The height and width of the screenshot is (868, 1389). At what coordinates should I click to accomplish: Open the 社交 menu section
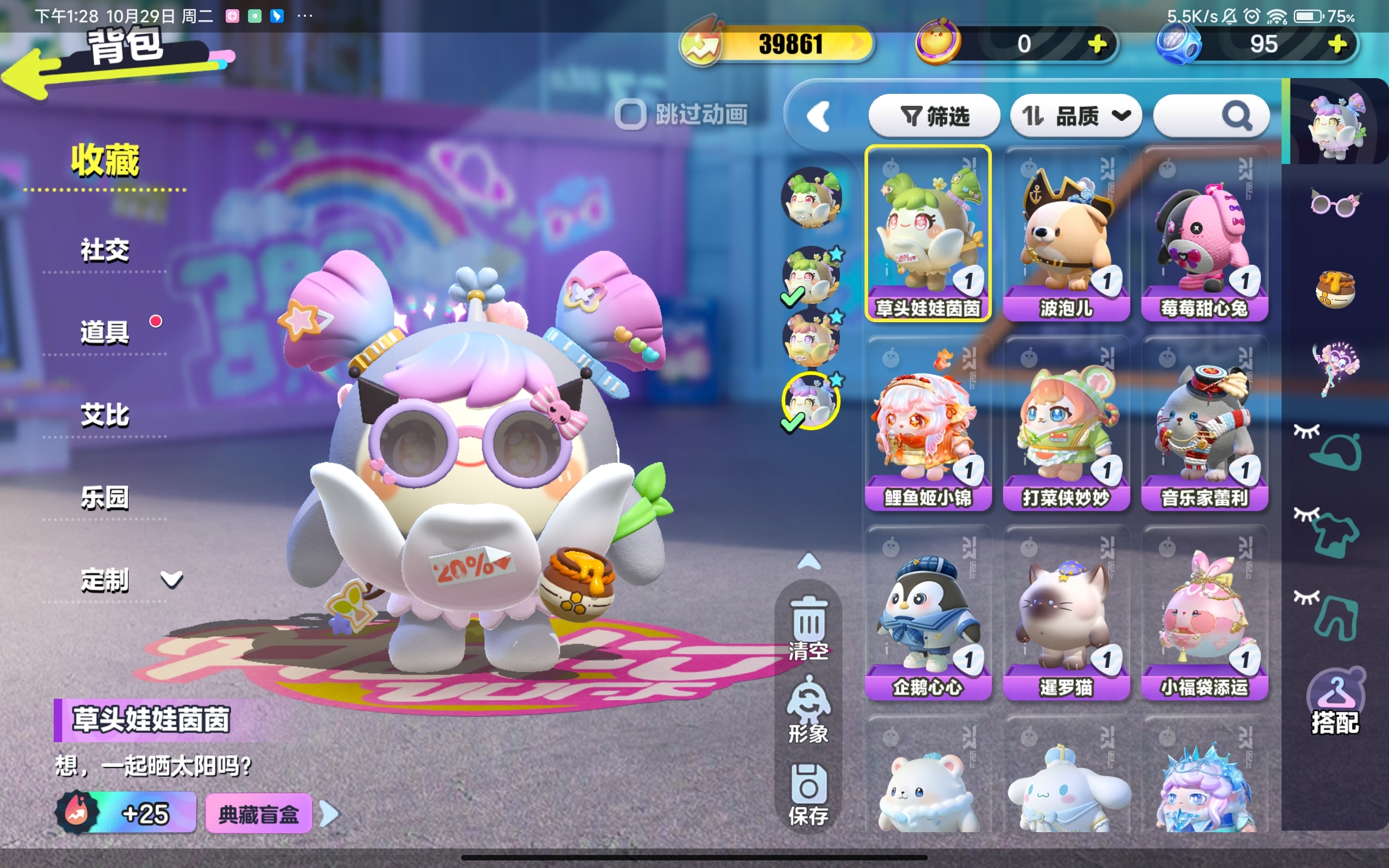tap(105, 250)
